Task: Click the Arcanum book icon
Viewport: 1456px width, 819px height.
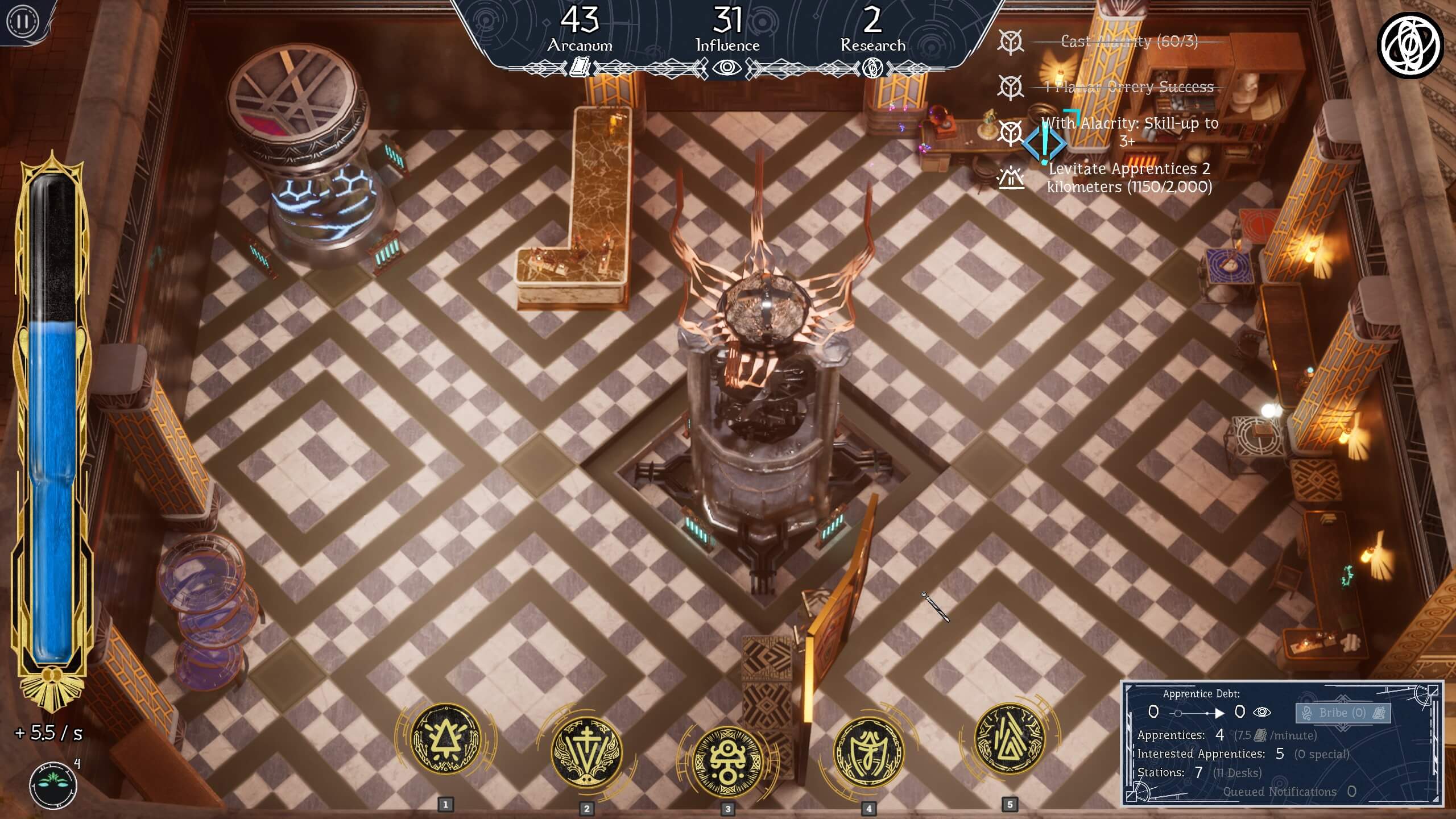Action: (x=580, y=68)
